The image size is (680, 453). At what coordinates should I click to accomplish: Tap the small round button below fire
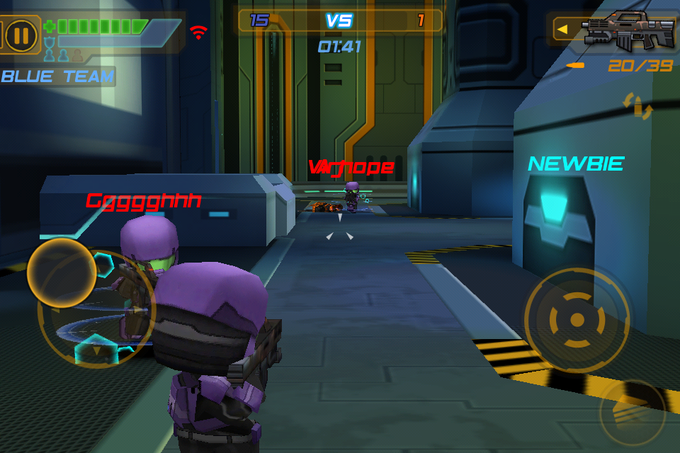pyautogui.click(x=632, y=411)
